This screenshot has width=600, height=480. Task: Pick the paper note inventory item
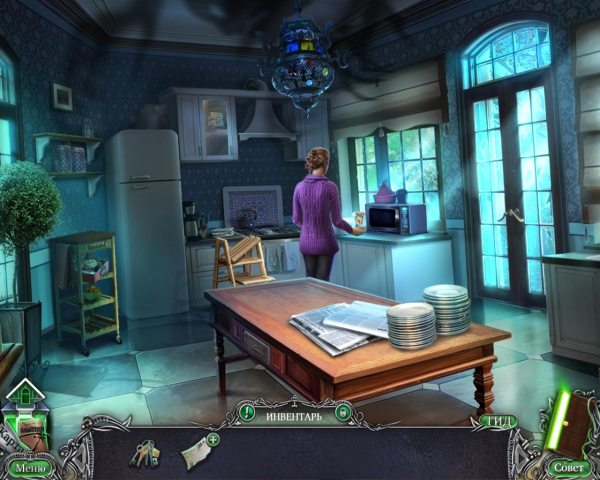point(195,453)
